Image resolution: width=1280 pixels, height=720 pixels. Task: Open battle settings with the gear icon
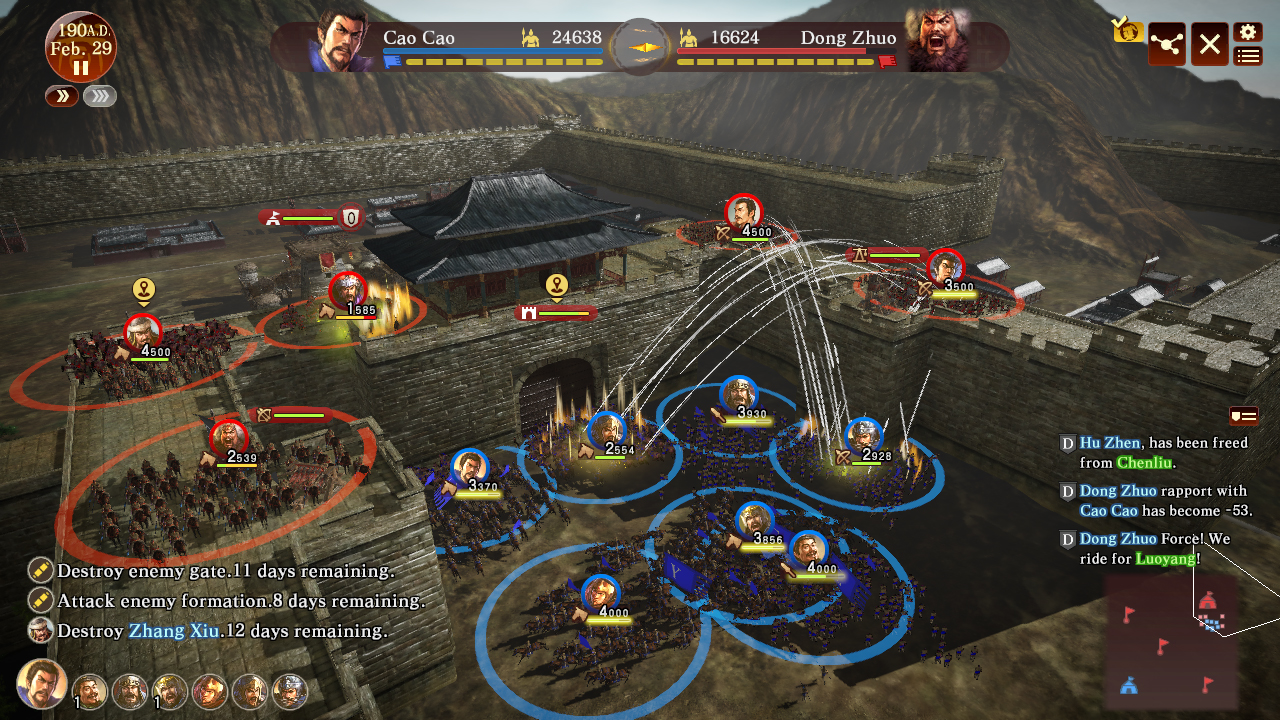(x=1246, y=33)
